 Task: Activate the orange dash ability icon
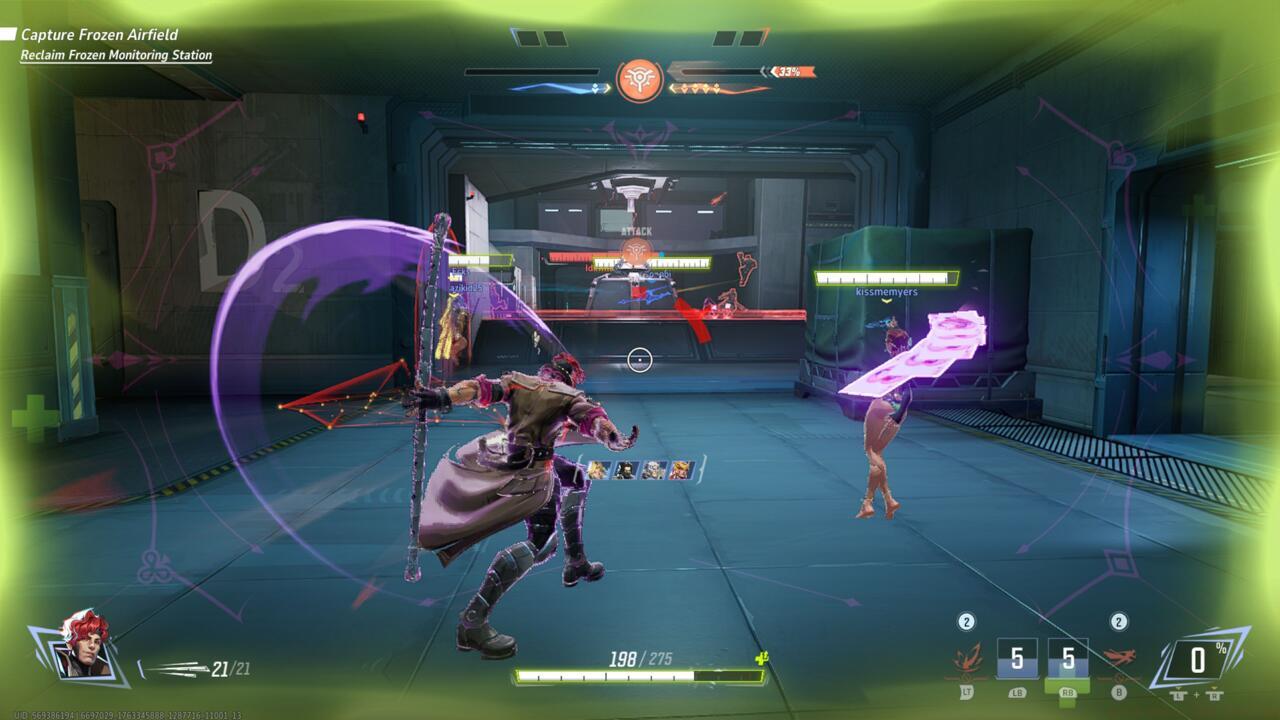[1118, 658]
